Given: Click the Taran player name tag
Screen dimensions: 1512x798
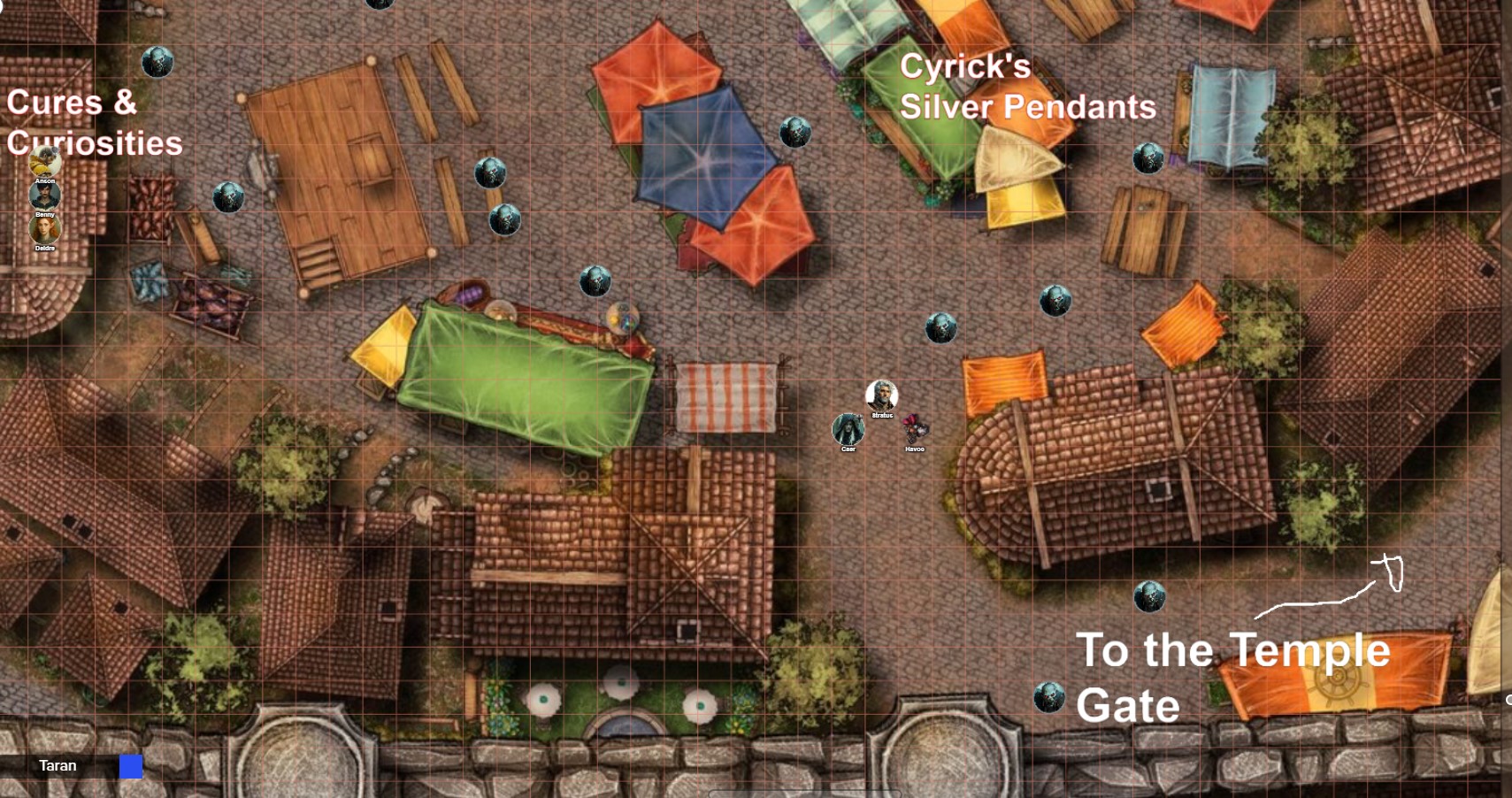Looking at the screenshot, I should 58,766.
